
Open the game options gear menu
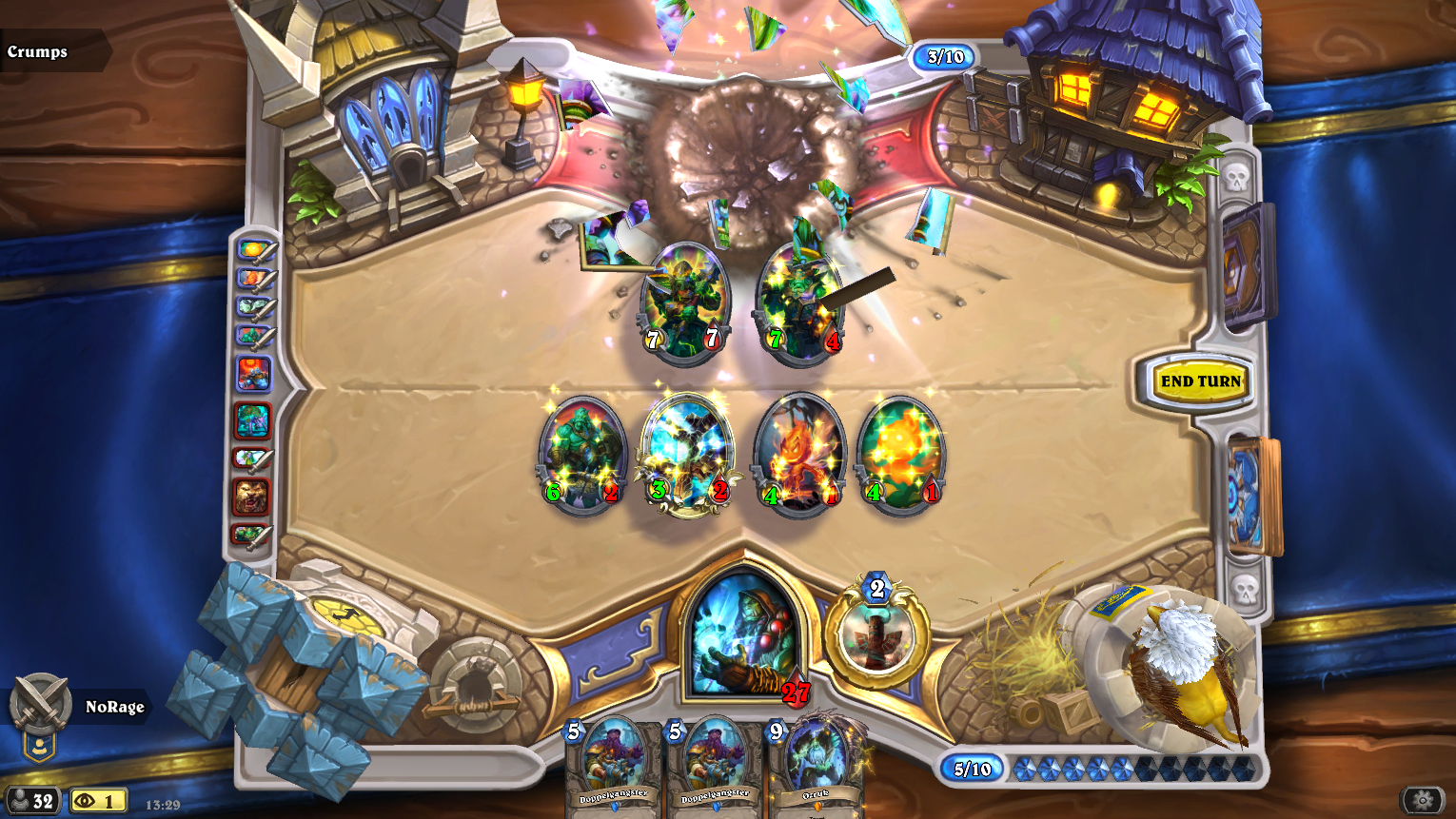[x=1423, y=800]
